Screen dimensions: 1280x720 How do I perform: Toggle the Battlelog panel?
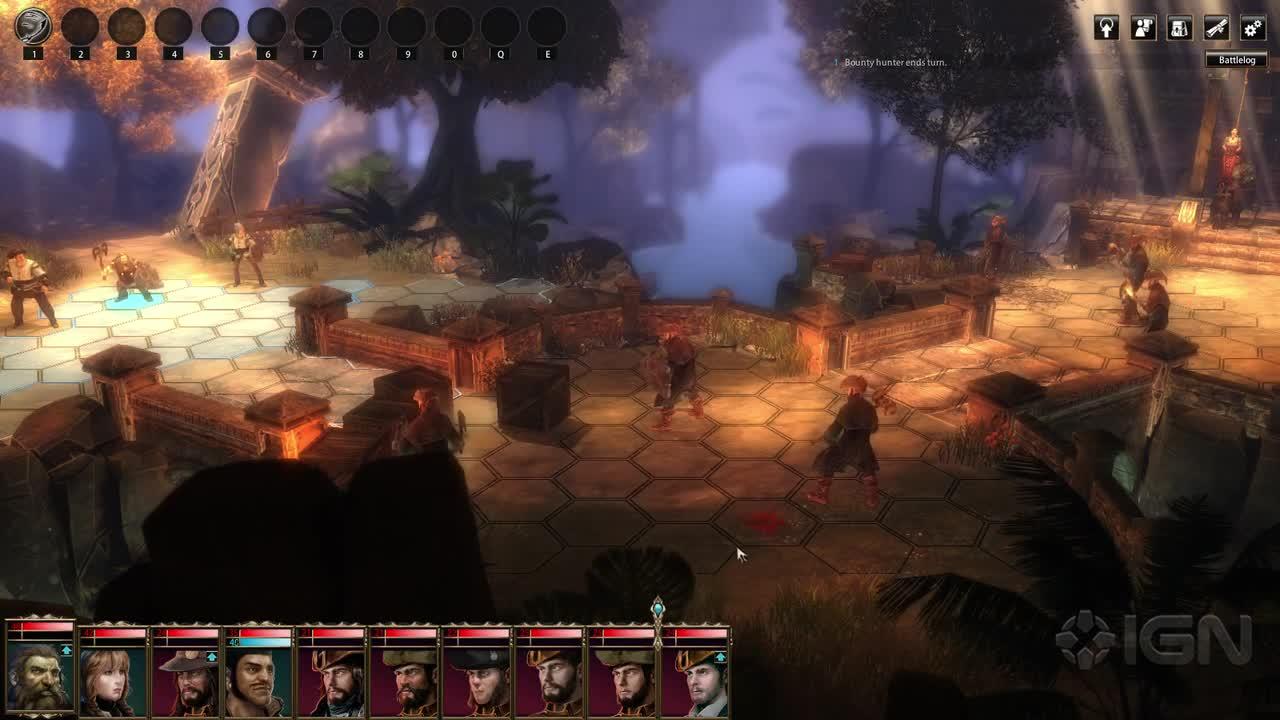tap(1236, 60)
